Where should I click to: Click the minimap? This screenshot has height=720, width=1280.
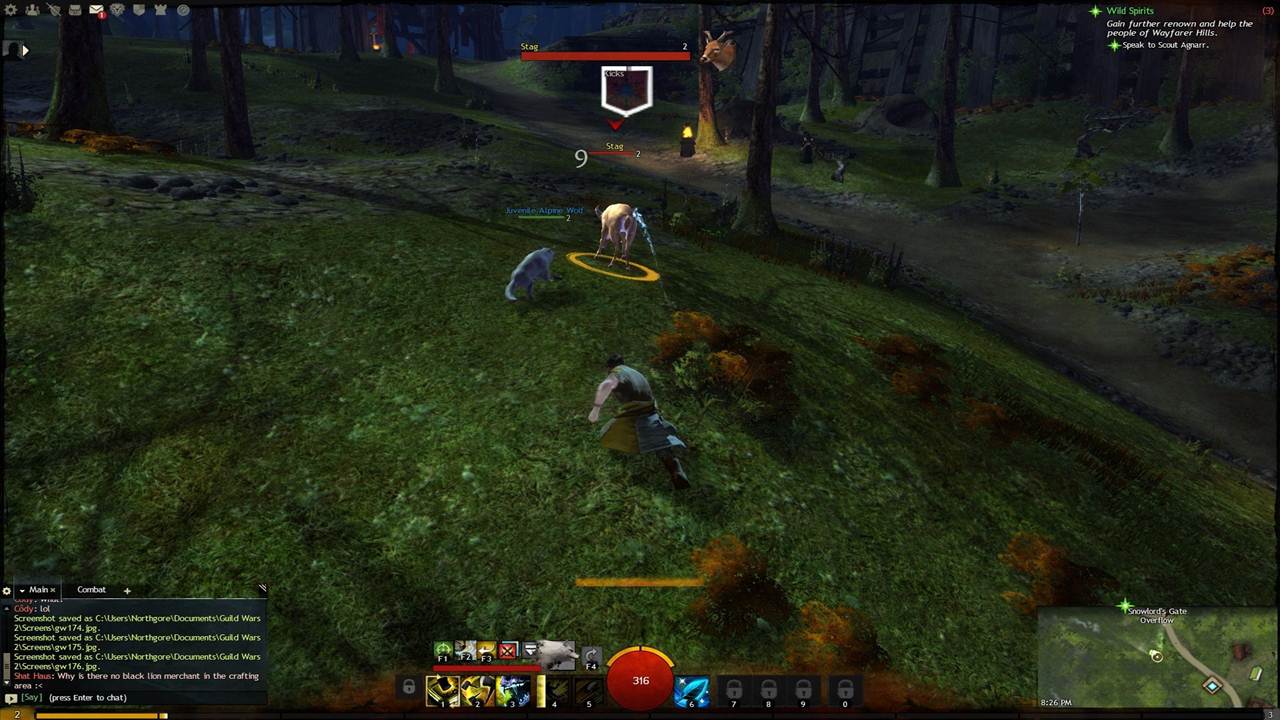[x=1158, y=655]
